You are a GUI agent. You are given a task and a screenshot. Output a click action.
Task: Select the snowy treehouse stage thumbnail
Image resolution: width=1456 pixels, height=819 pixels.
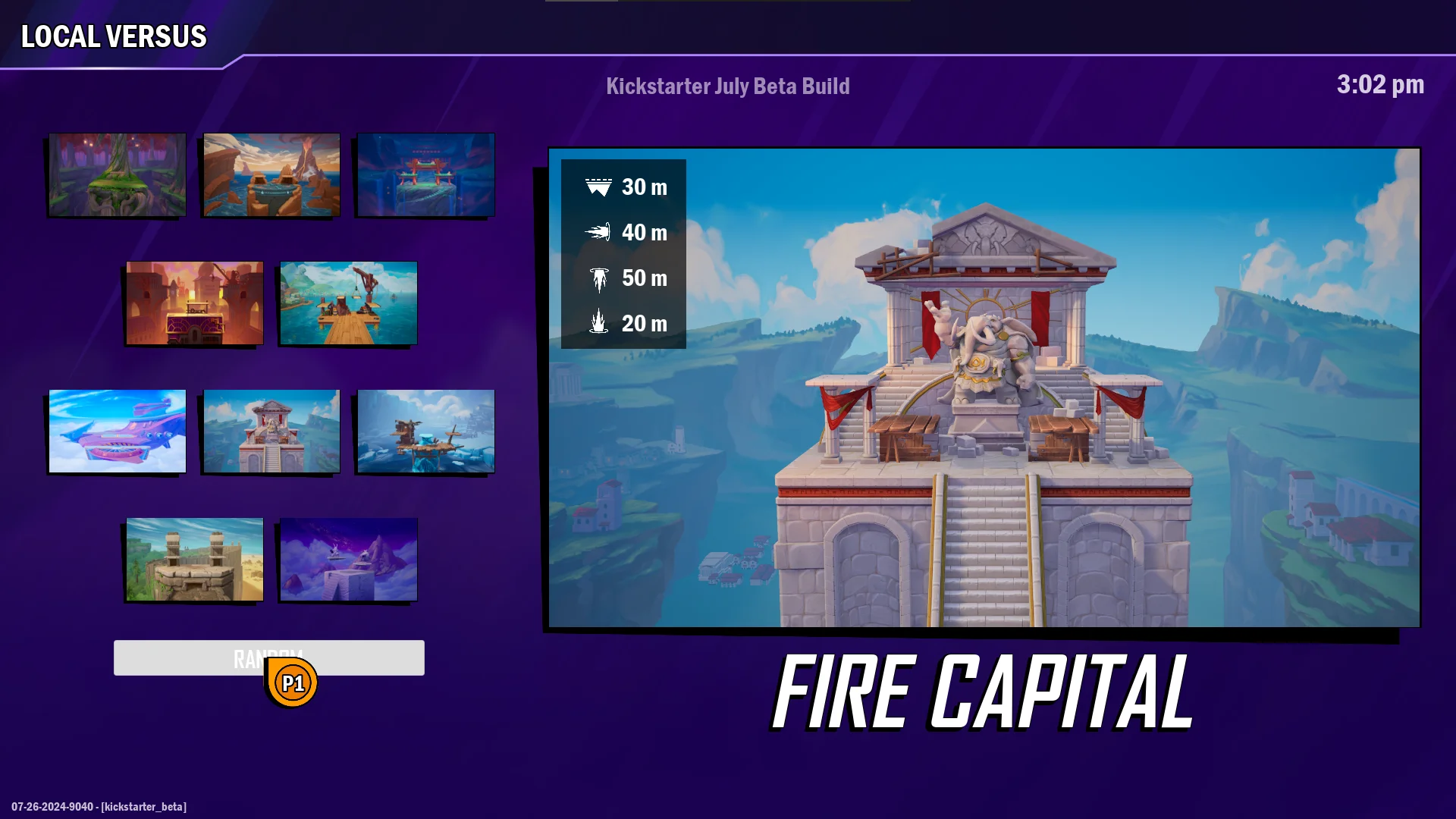pyautogui.click(x=425, y=431)
